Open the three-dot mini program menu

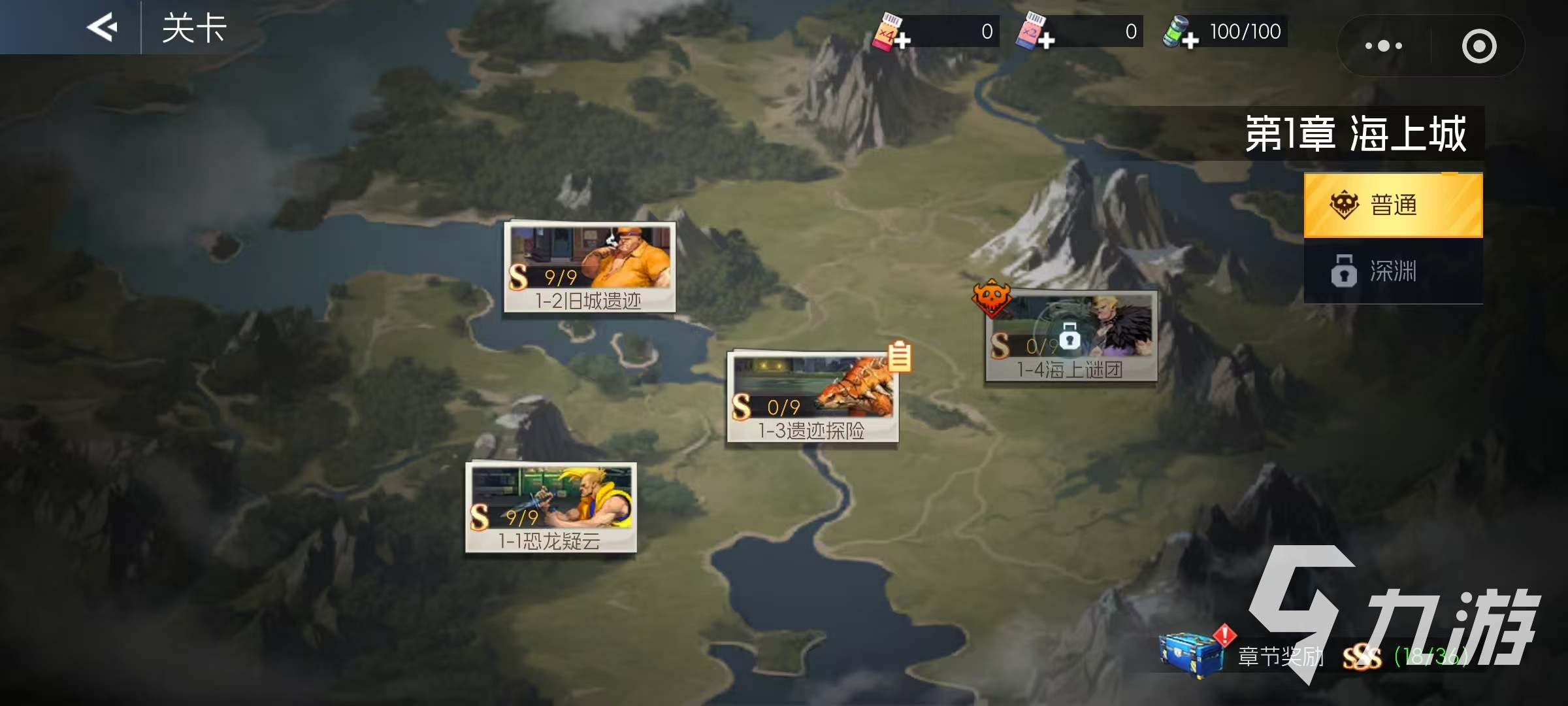1384,46
